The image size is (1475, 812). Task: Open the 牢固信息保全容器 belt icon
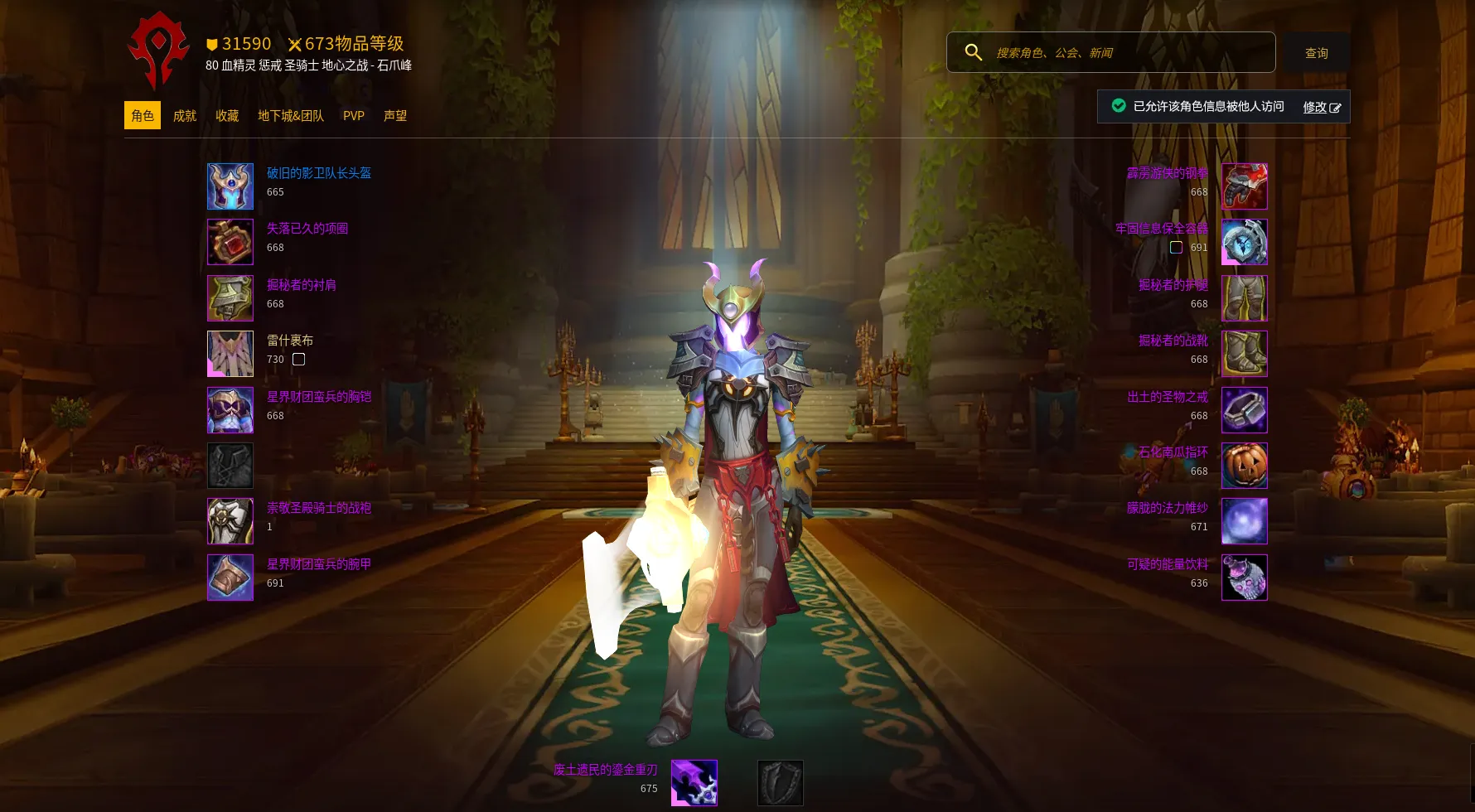point(1245,242)
